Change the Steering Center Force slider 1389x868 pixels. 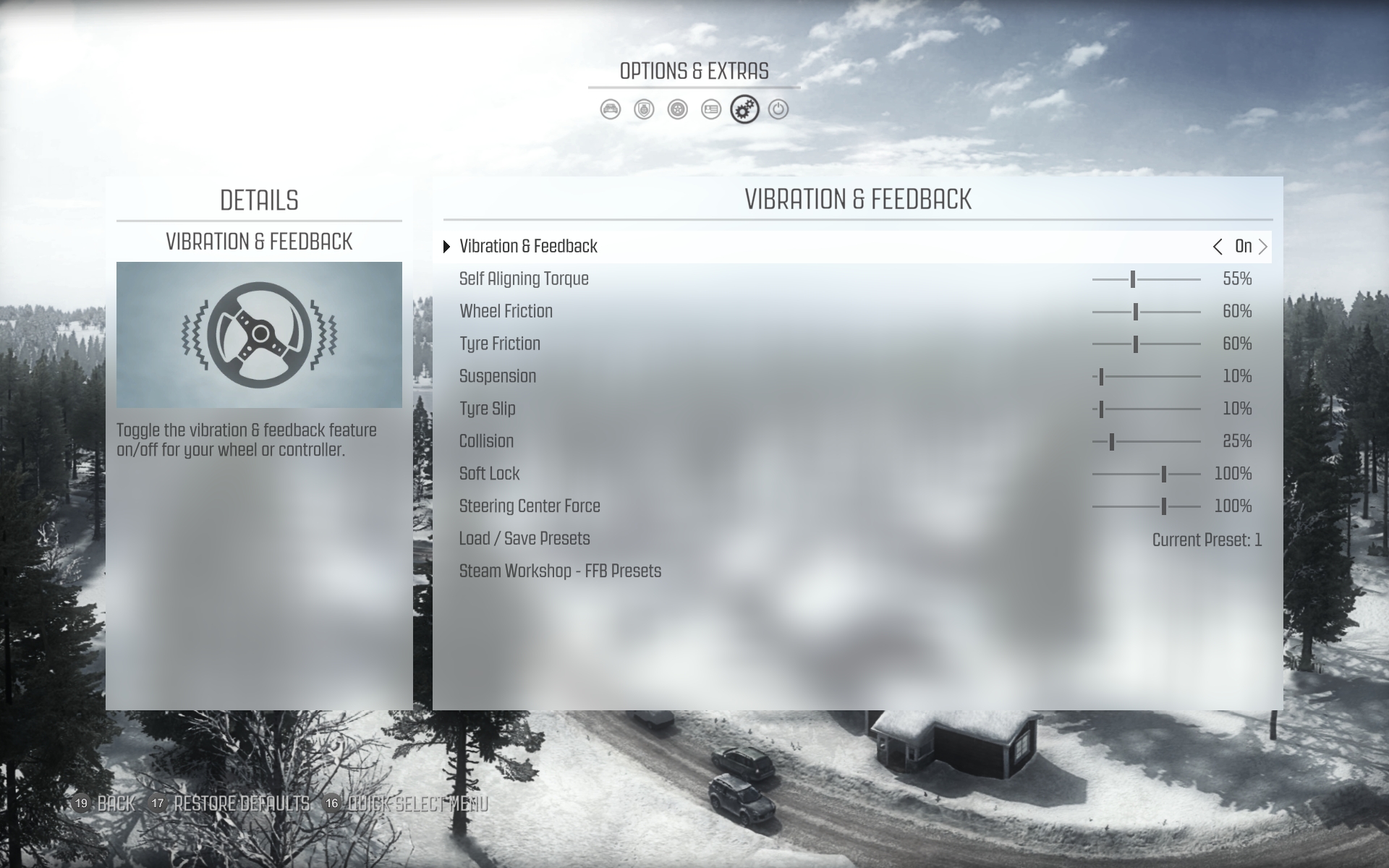pos(1163,507)
